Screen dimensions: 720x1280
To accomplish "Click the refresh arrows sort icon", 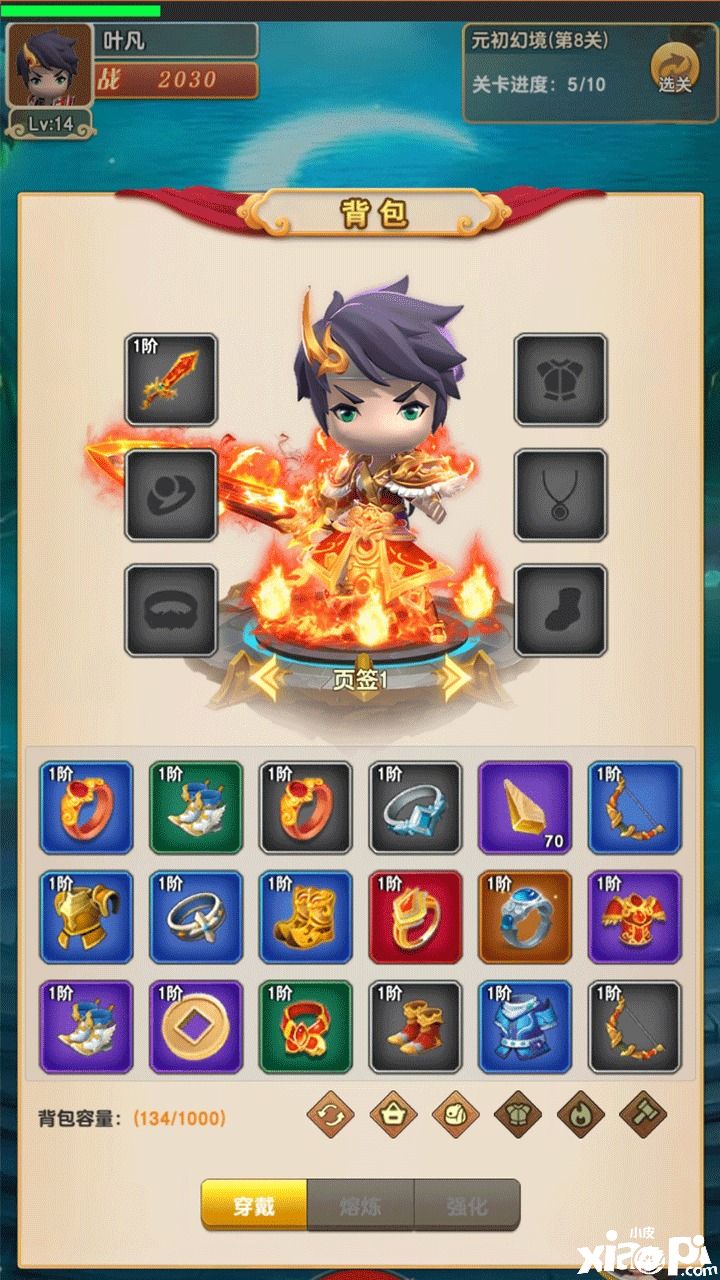I will click(330, 1115).
